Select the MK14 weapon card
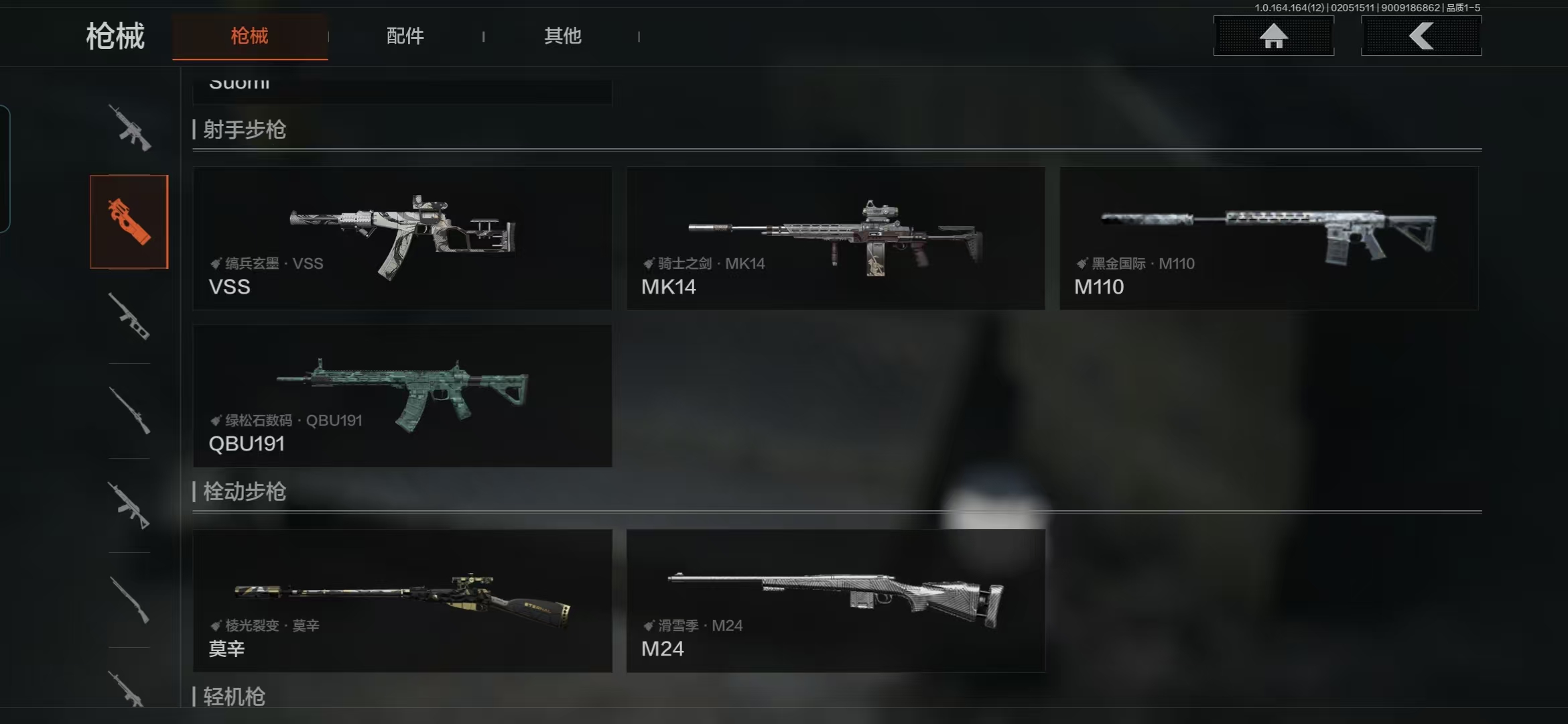Image resolution: width=1568 pixels, height=724 pixels. click(x=836, y=238)
